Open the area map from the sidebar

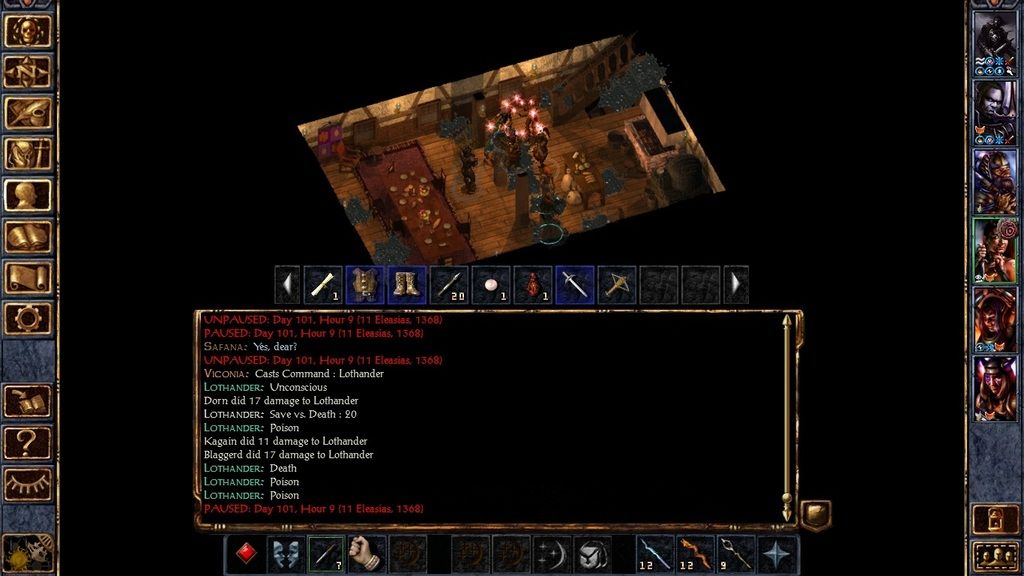click(28, 72)
